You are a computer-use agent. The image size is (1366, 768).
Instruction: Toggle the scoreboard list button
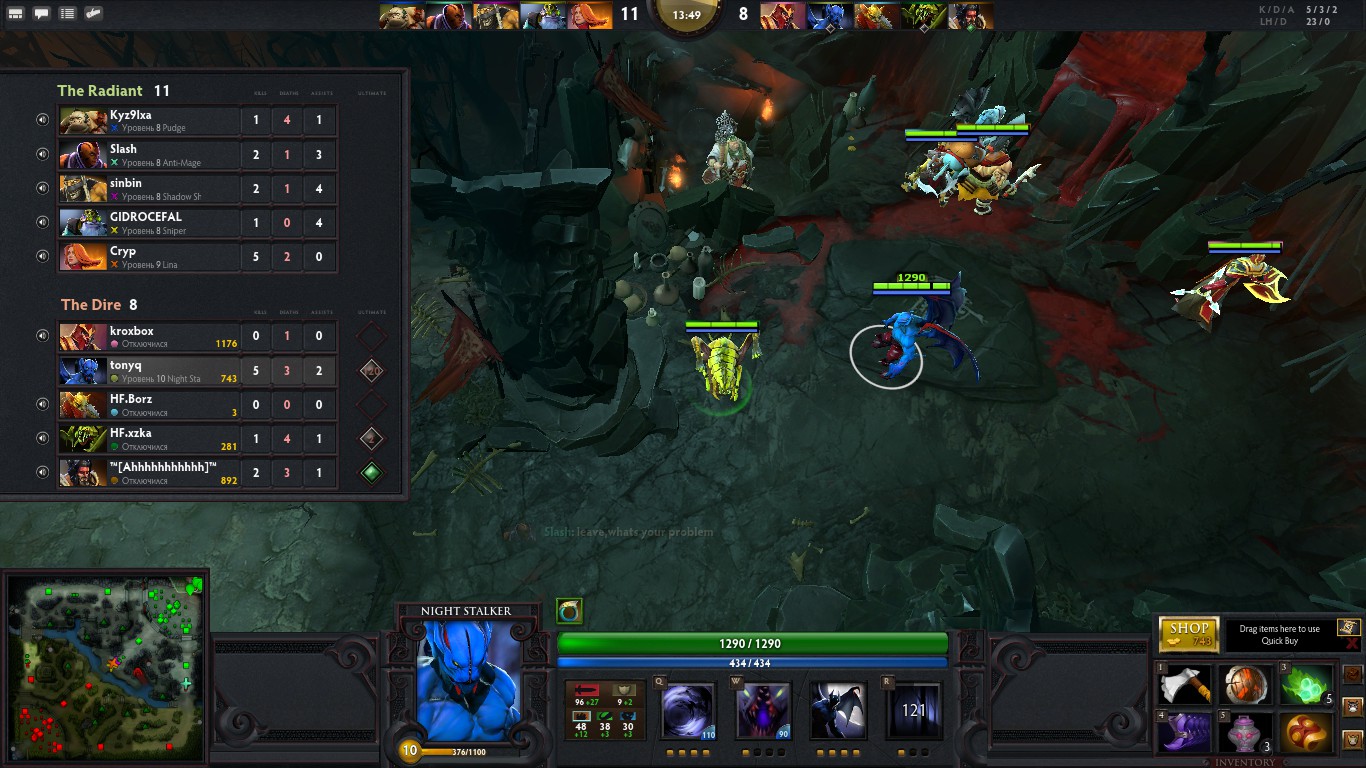pyautogui.click(x=67, y=14)
